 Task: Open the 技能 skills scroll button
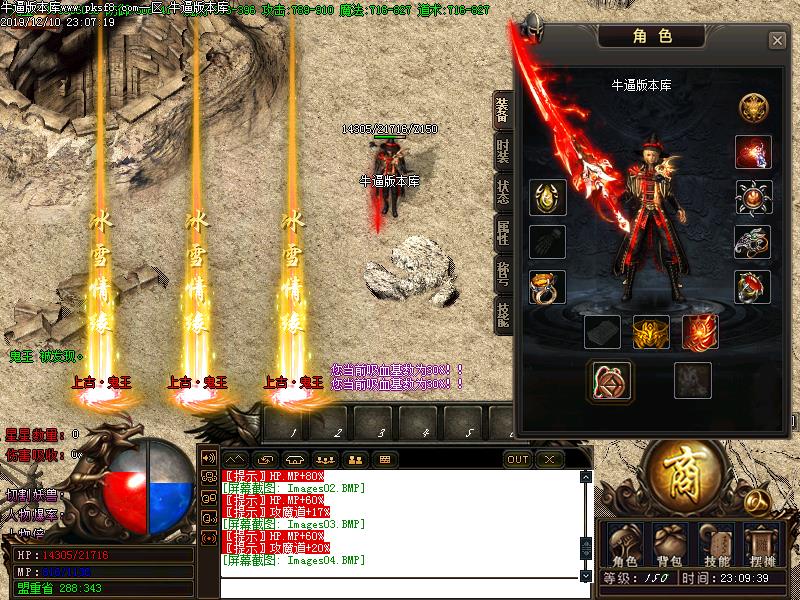click(x=717, y=547)
